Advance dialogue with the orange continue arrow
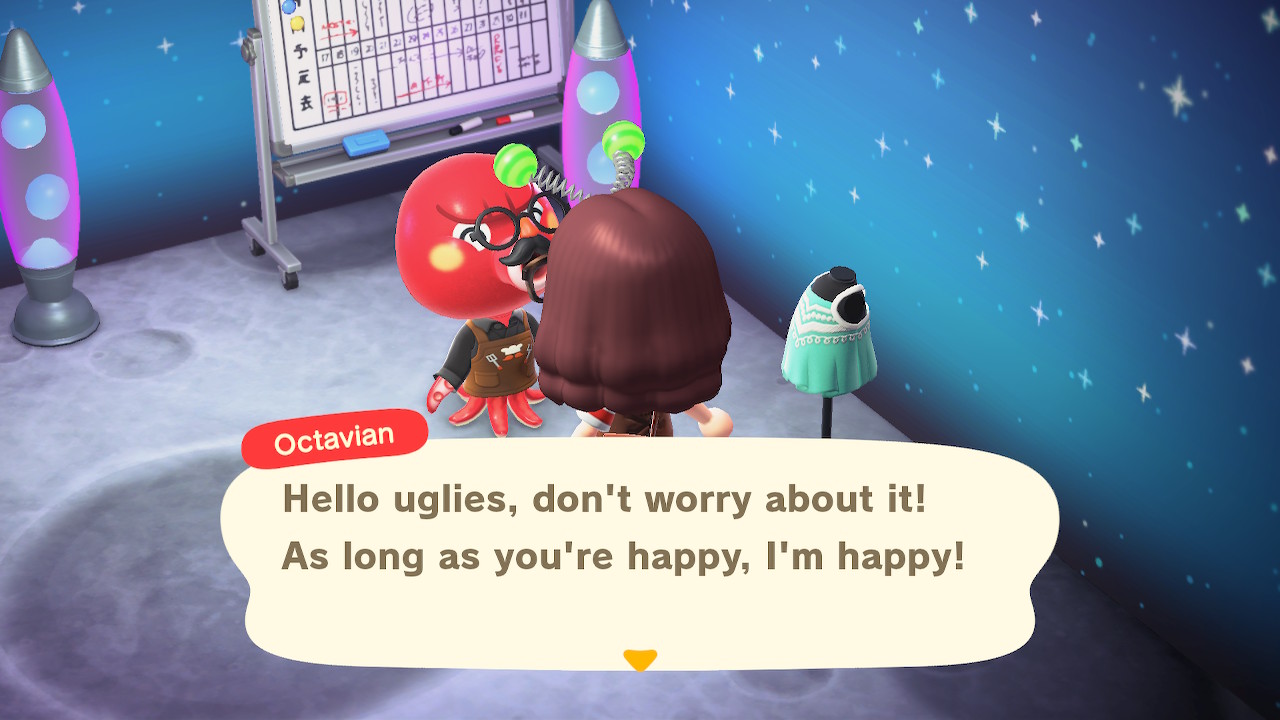 coord(639,659)
